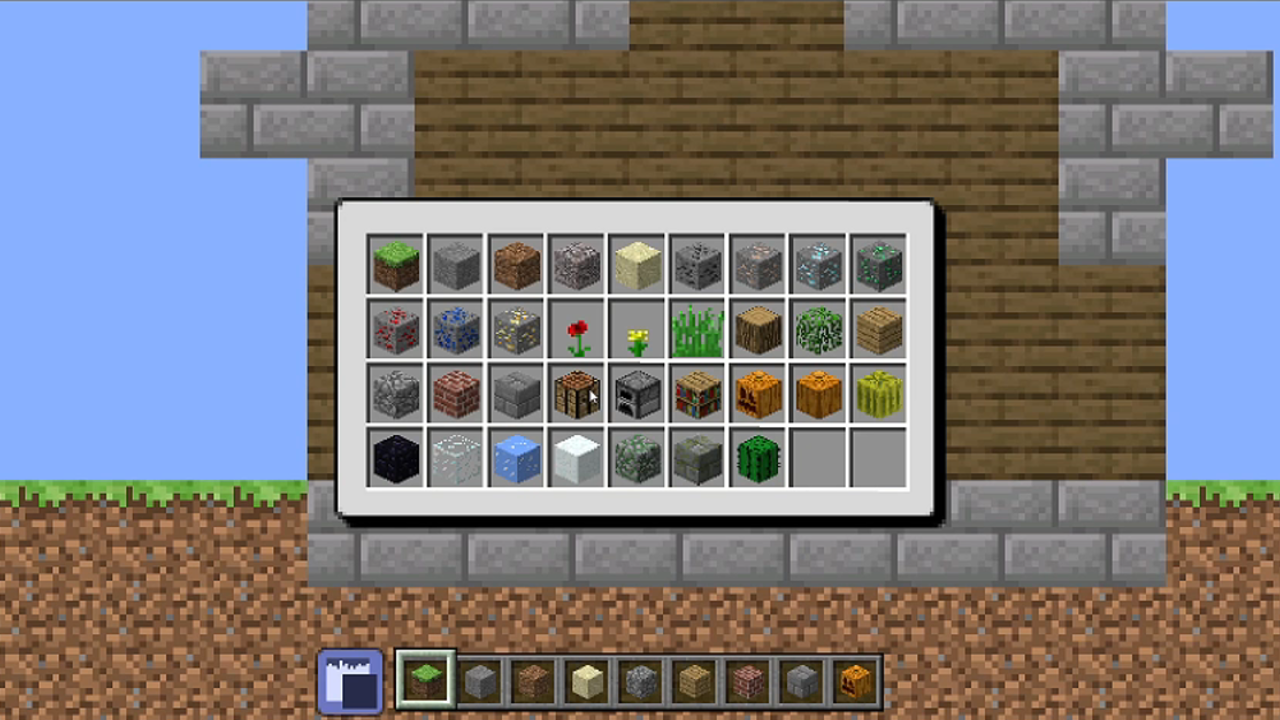
Task: Choose the crafting table block
Action: click(577, 393)
